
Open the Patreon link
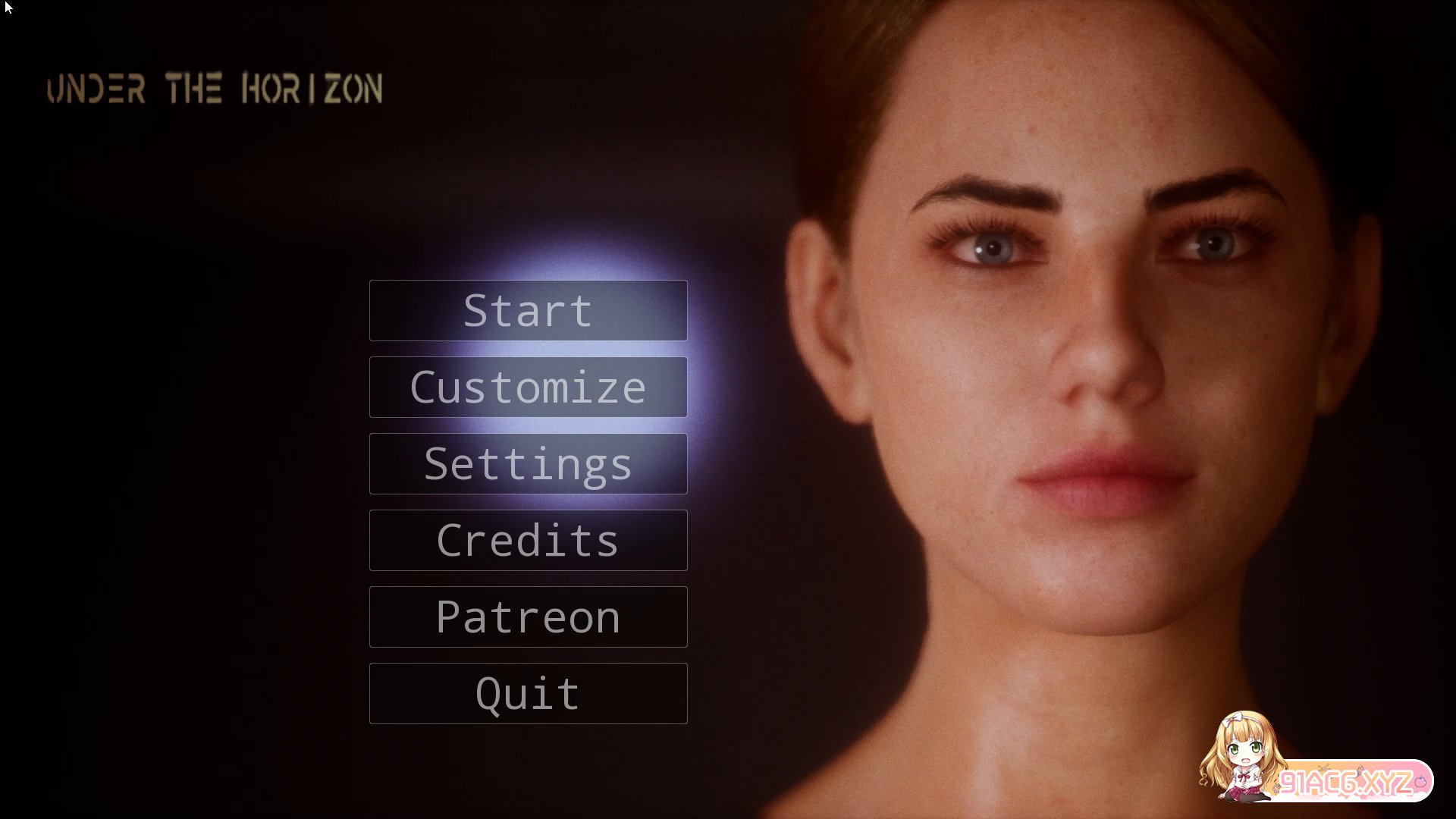click(x=528, y=617)
